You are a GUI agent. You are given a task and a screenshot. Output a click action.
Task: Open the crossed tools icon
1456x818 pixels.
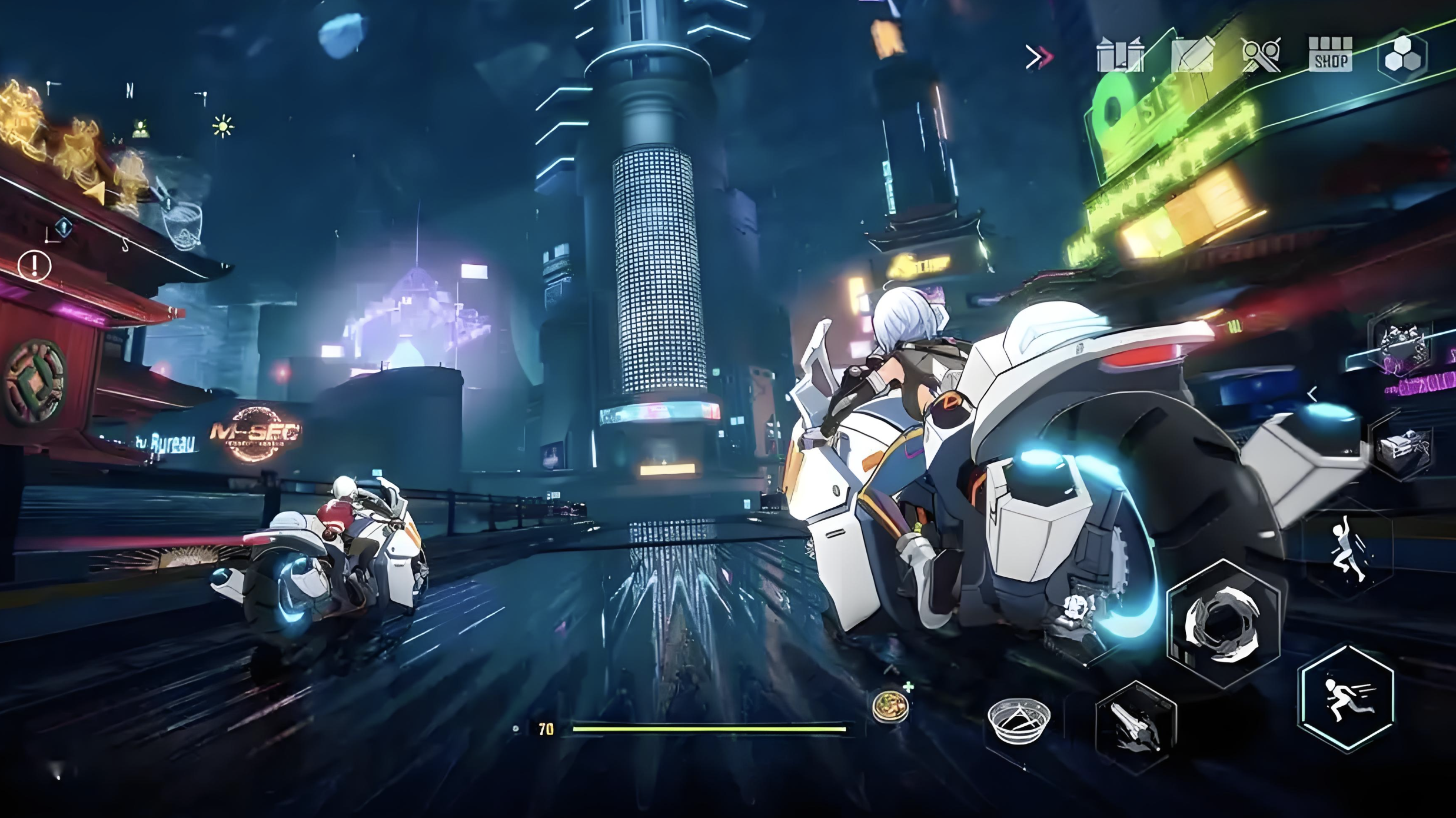[1261, 55]
